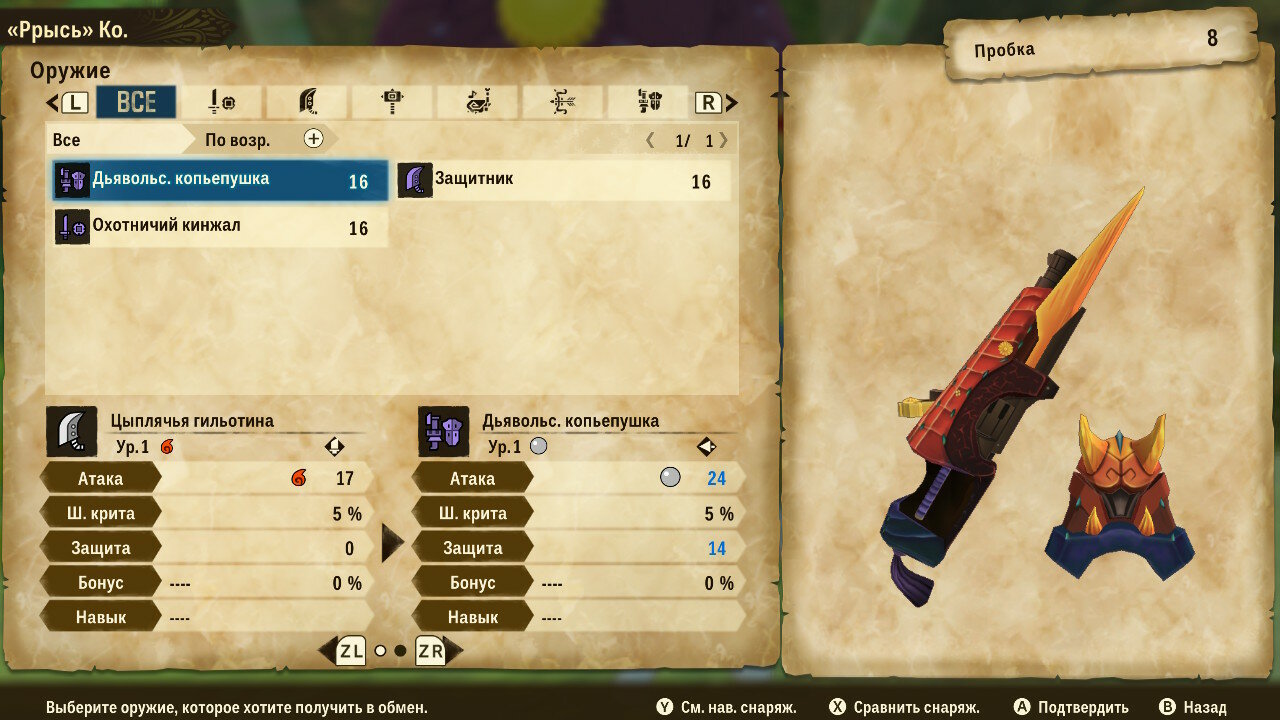Change the По возр. sort order
The width and height of the screenshot is (1280, 720).
pos(238,140)
